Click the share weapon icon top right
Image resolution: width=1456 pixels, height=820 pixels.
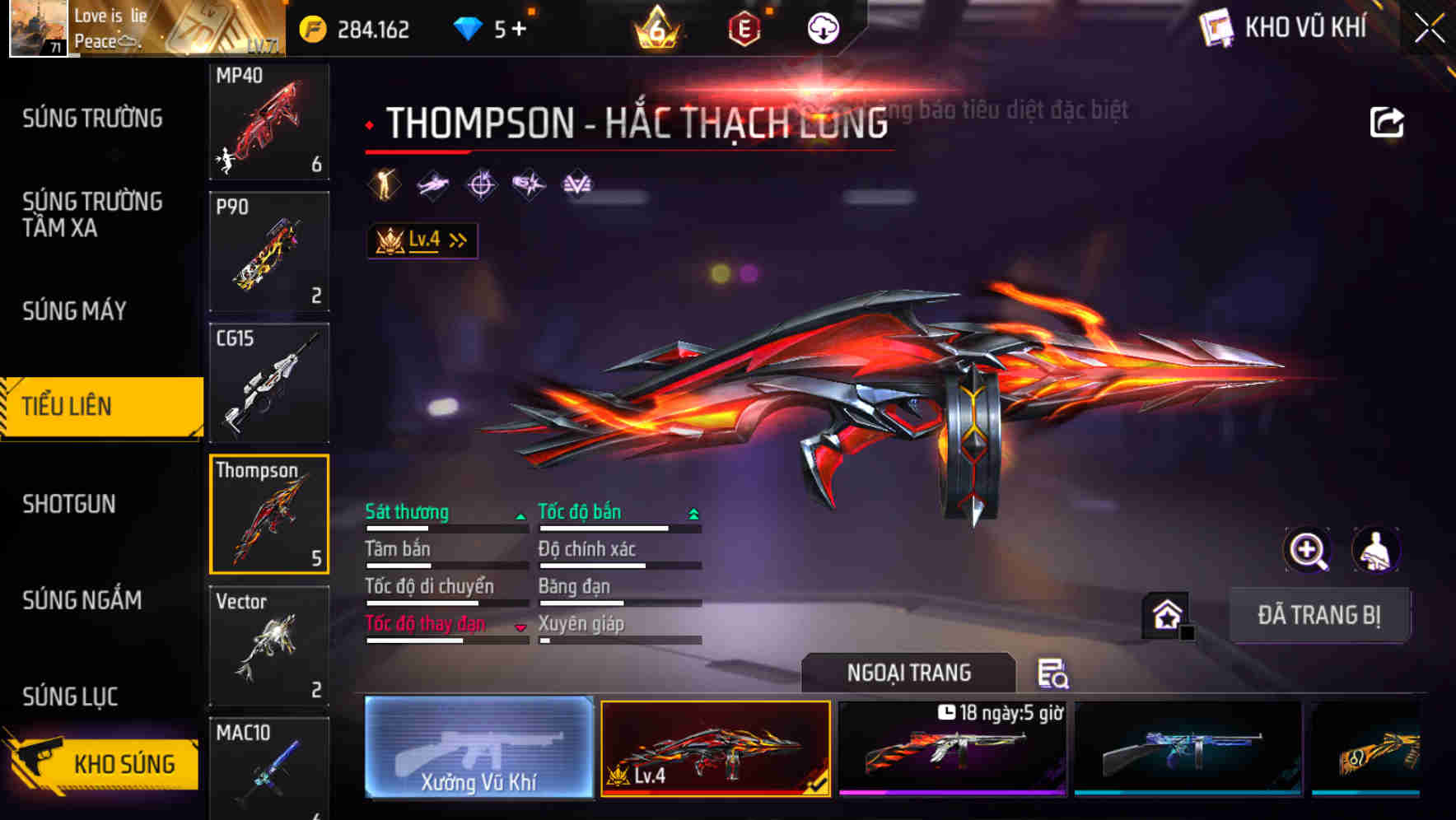point(1388,120)
